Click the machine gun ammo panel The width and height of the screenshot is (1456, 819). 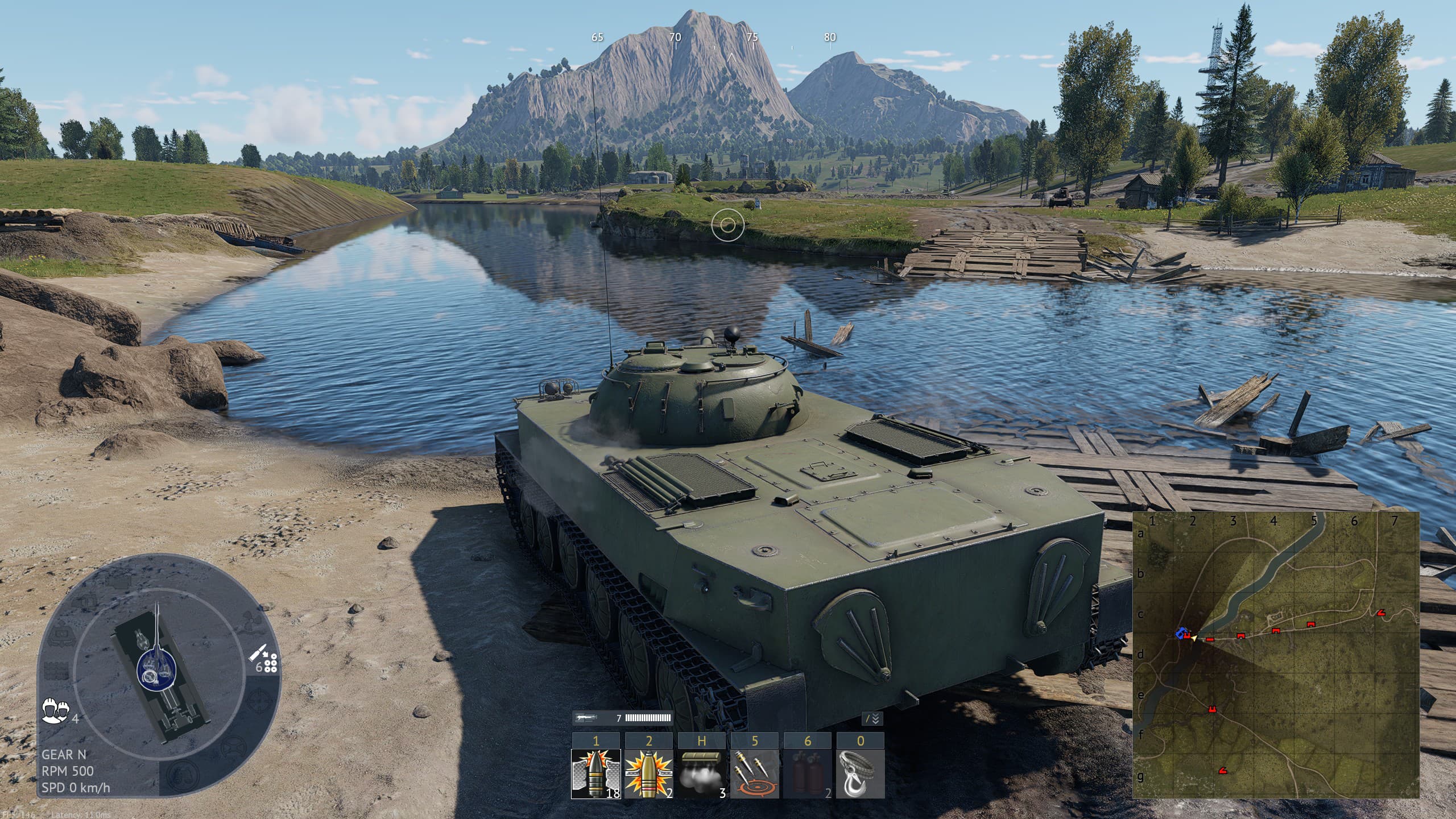click(x=622, y=718)
